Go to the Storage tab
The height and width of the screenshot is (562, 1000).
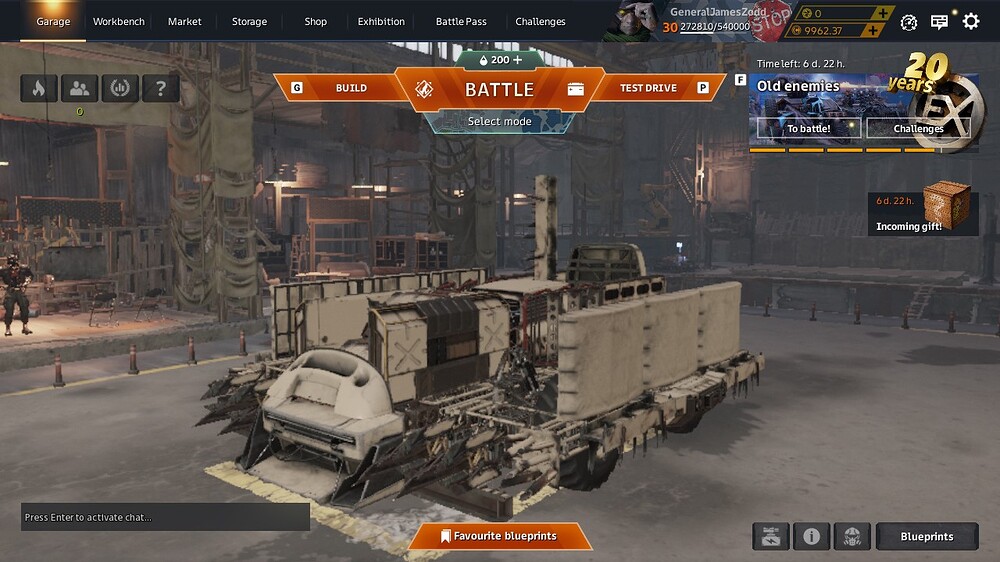click(249, 21)
